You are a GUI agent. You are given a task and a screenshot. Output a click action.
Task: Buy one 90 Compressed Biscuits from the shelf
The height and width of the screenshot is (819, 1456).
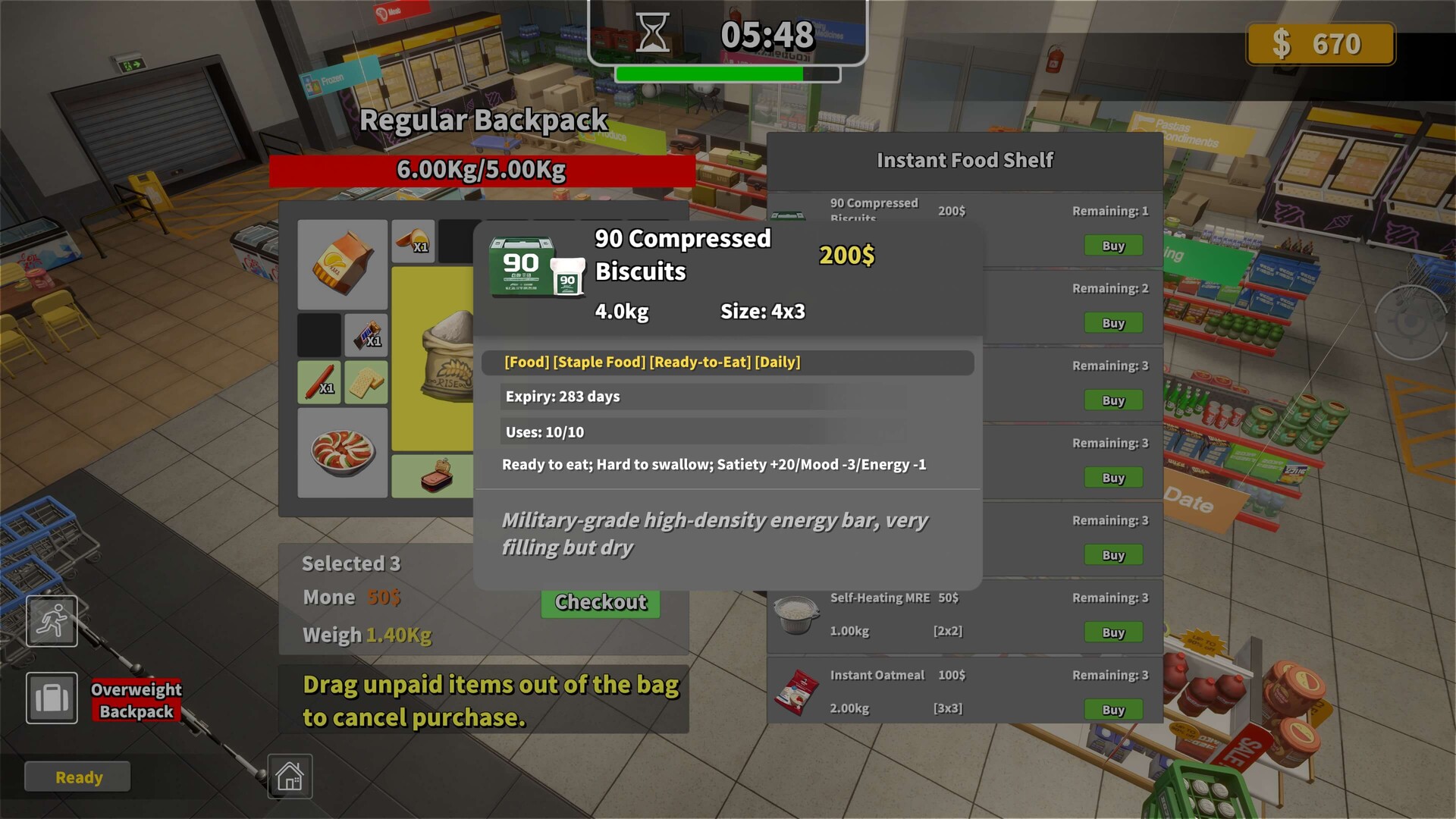click(1112, 246)
